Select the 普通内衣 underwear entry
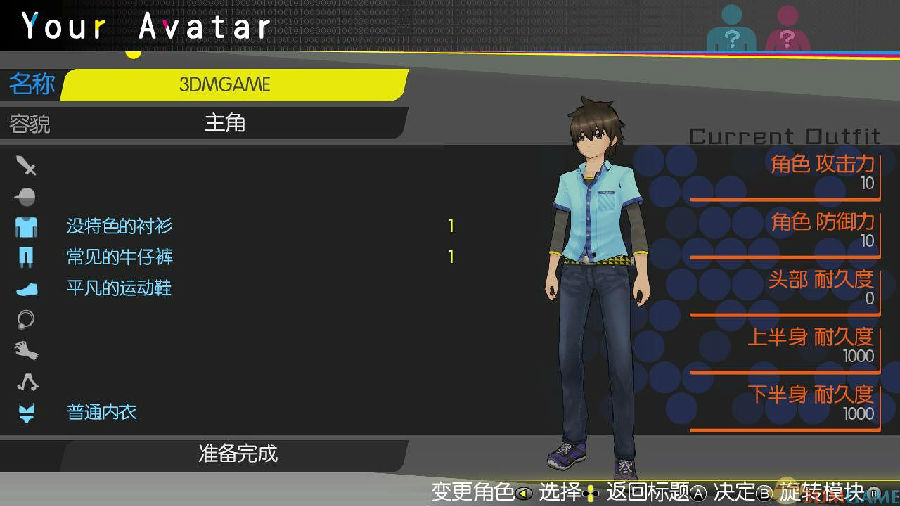The image size is (900, 506). (102, 412)
